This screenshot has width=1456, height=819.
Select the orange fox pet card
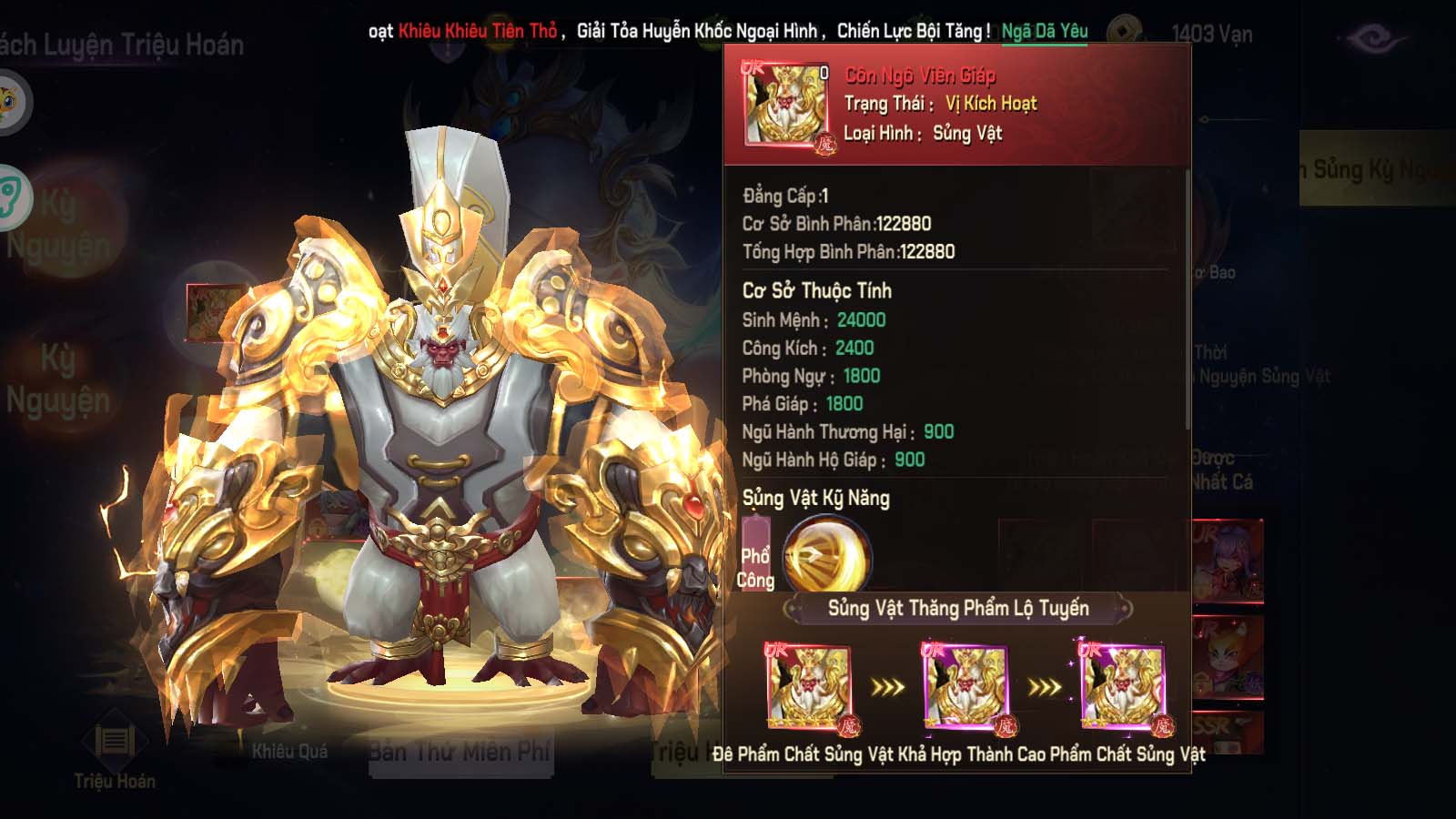point(1228,657)
